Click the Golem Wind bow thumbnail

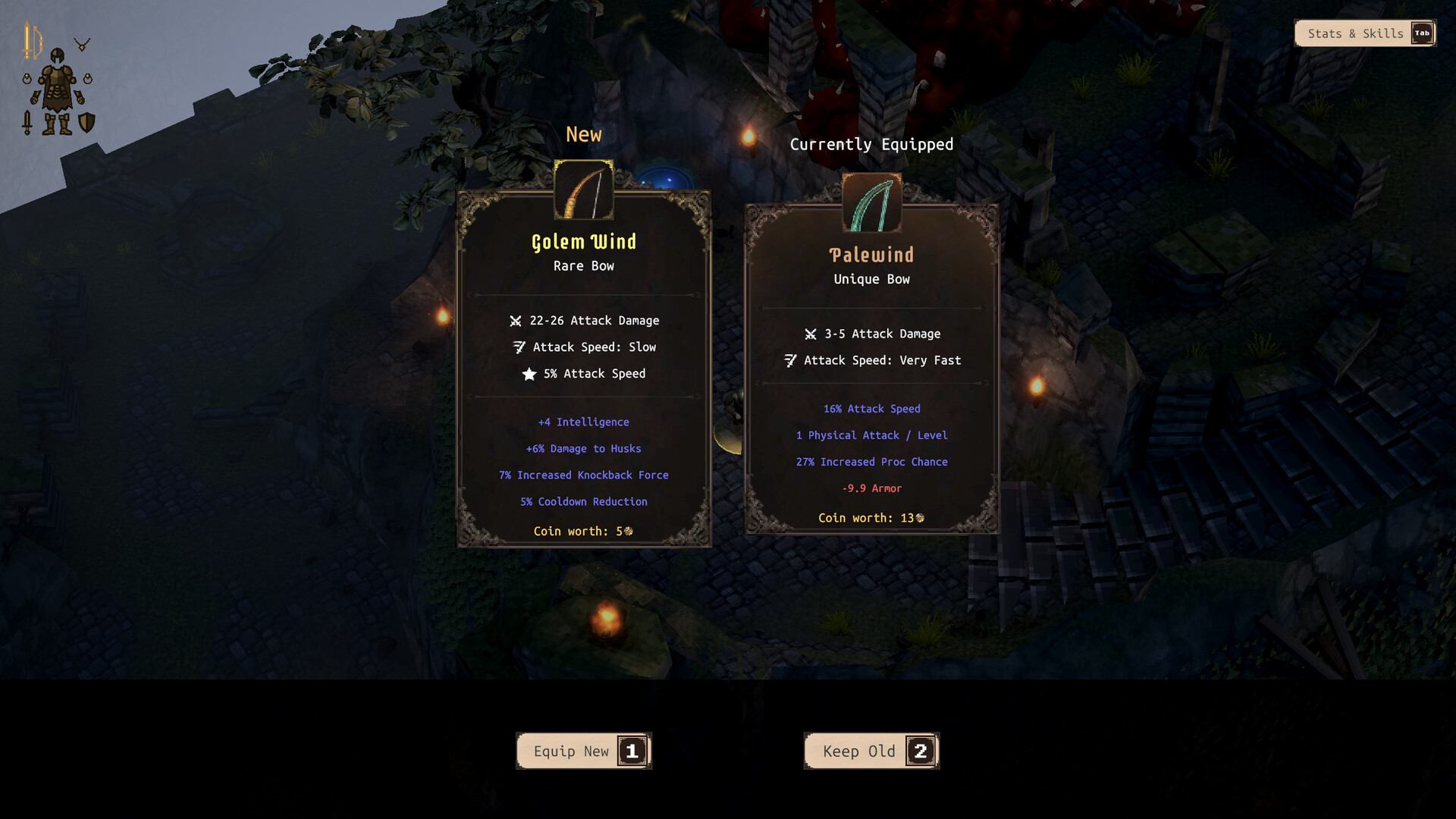pyautogui.click(x=583, y=190)
